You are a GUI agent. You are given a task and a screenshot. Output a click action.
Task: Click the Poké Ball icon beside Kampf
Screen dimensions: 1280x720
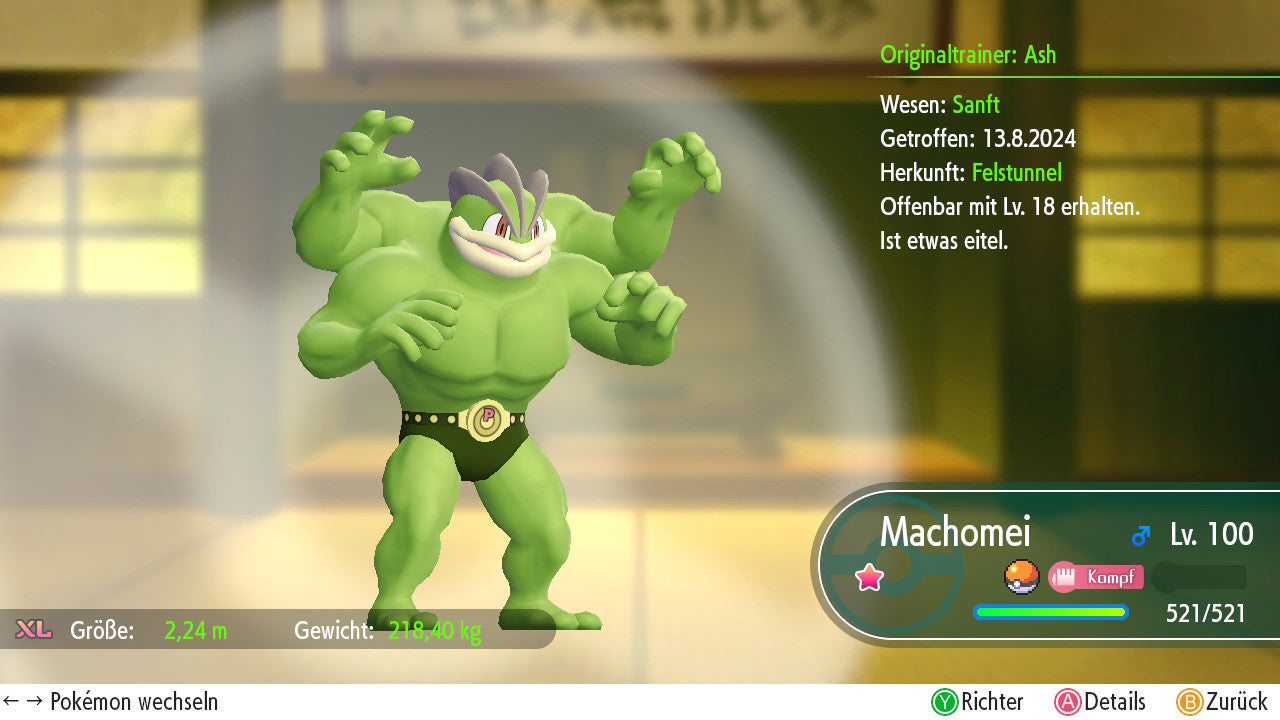pyautogui.click(x=1021, y=577)
